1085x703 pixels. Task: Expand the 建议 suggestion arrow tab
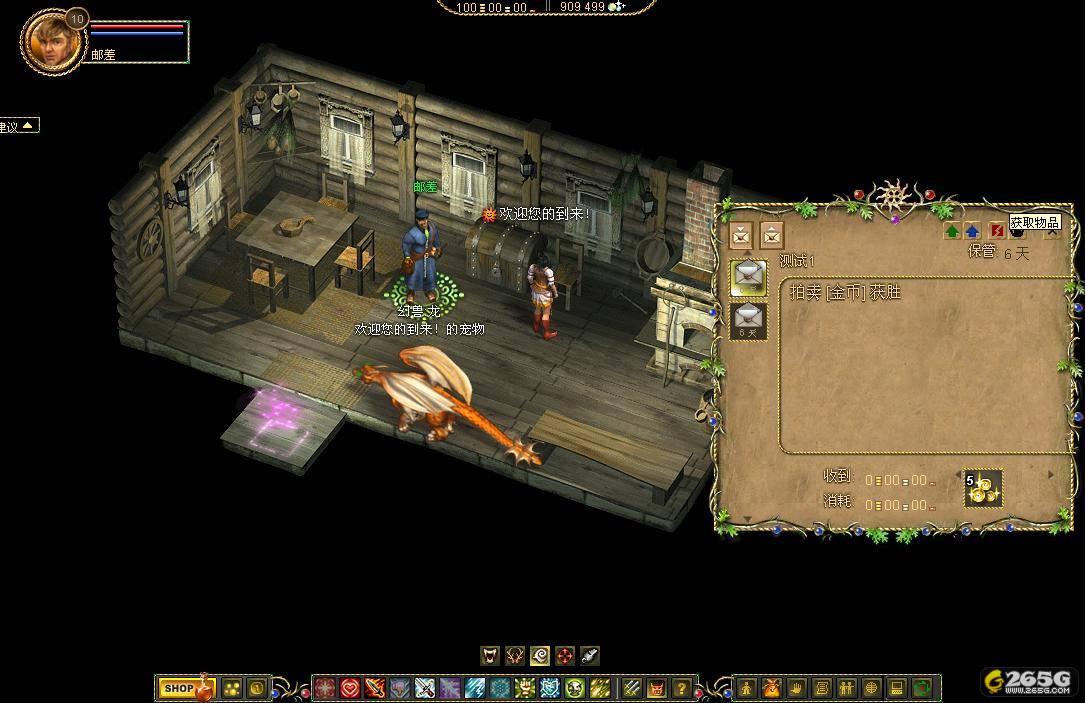click(x=29, y=125)
